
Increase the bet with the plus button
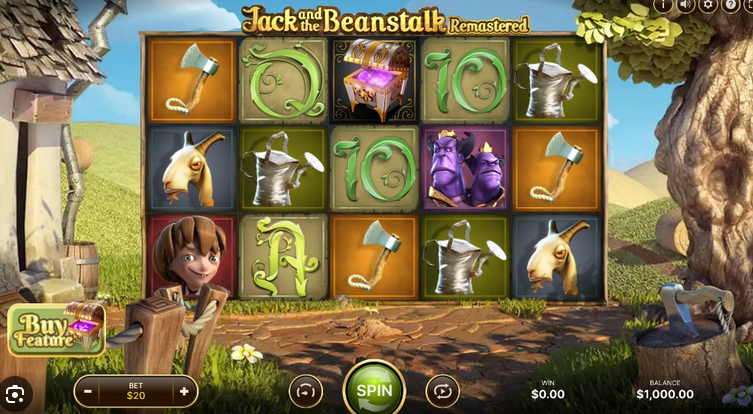[184, 391]
